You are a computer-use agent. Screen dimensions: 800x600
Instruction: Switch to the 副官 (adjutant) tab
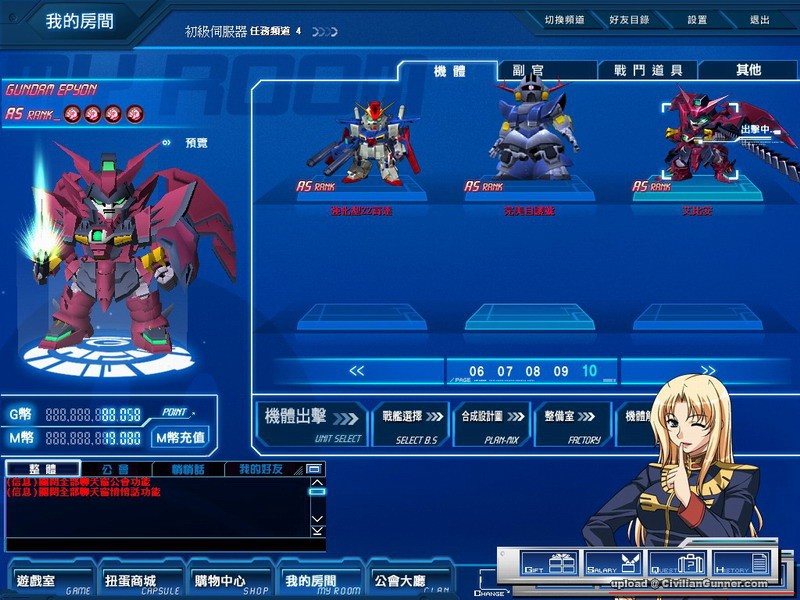click(x=527, y=70)
